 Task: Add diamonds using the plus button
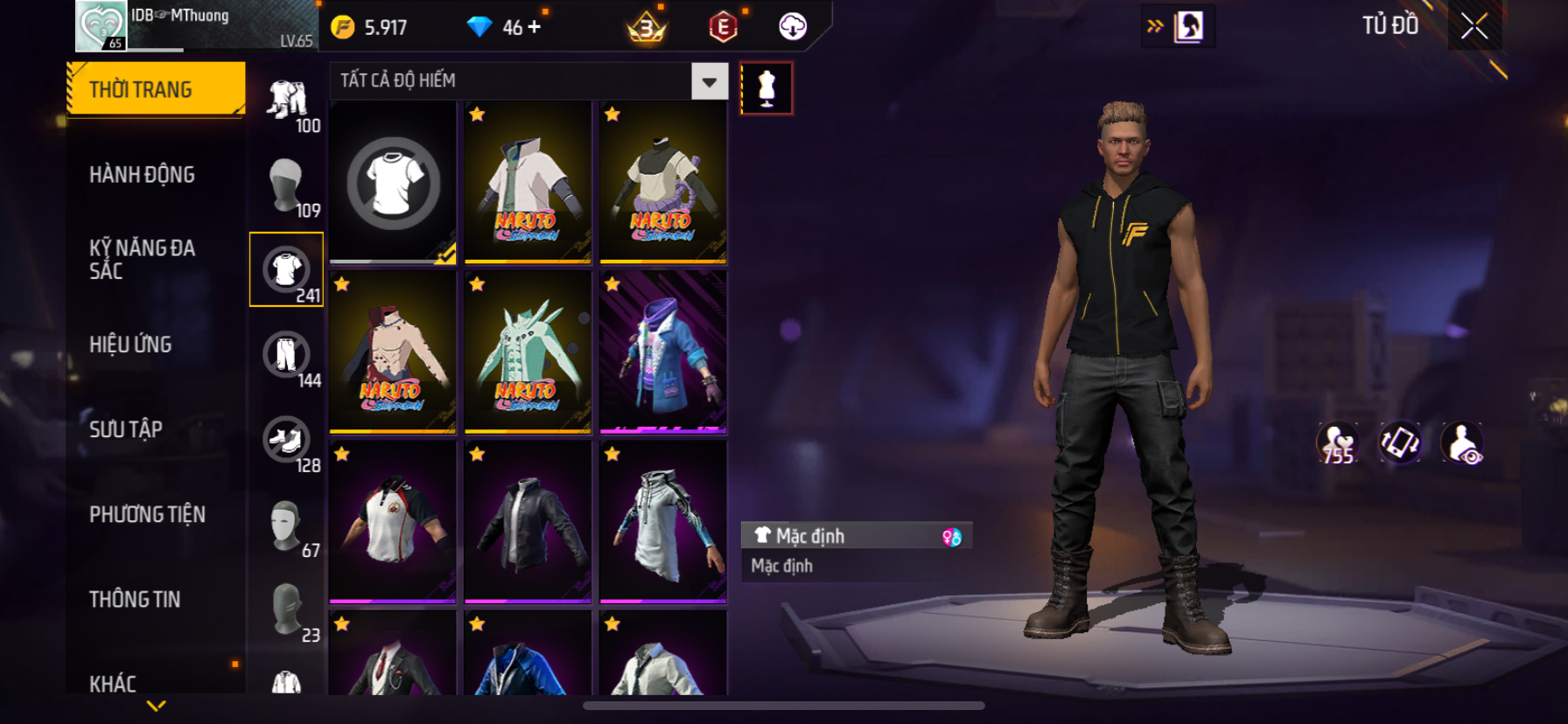click(x=534, y=27)
